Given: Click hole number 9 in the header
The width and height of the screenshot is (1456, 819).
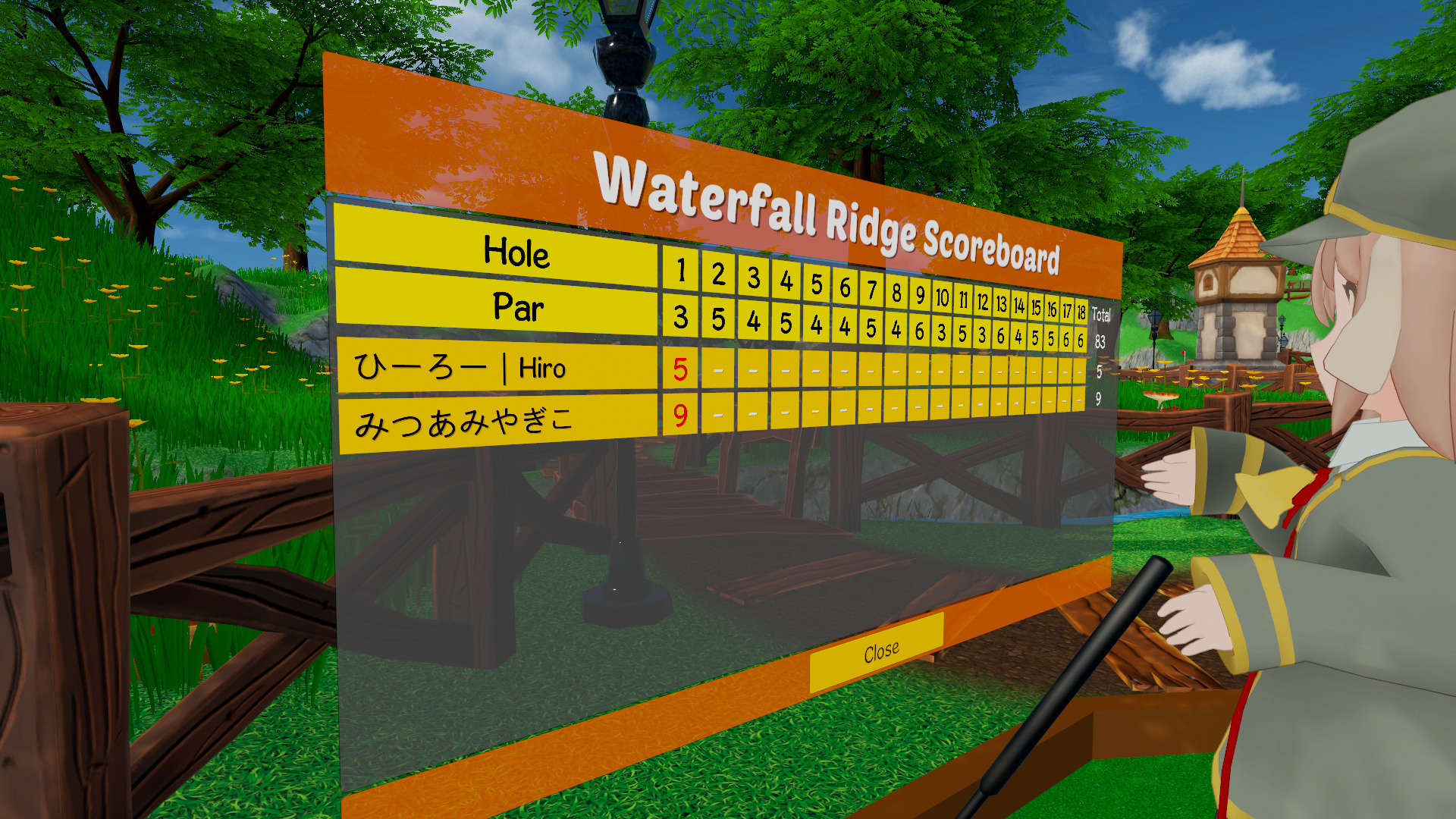Looking at the screenshot, I should [920, 296].
